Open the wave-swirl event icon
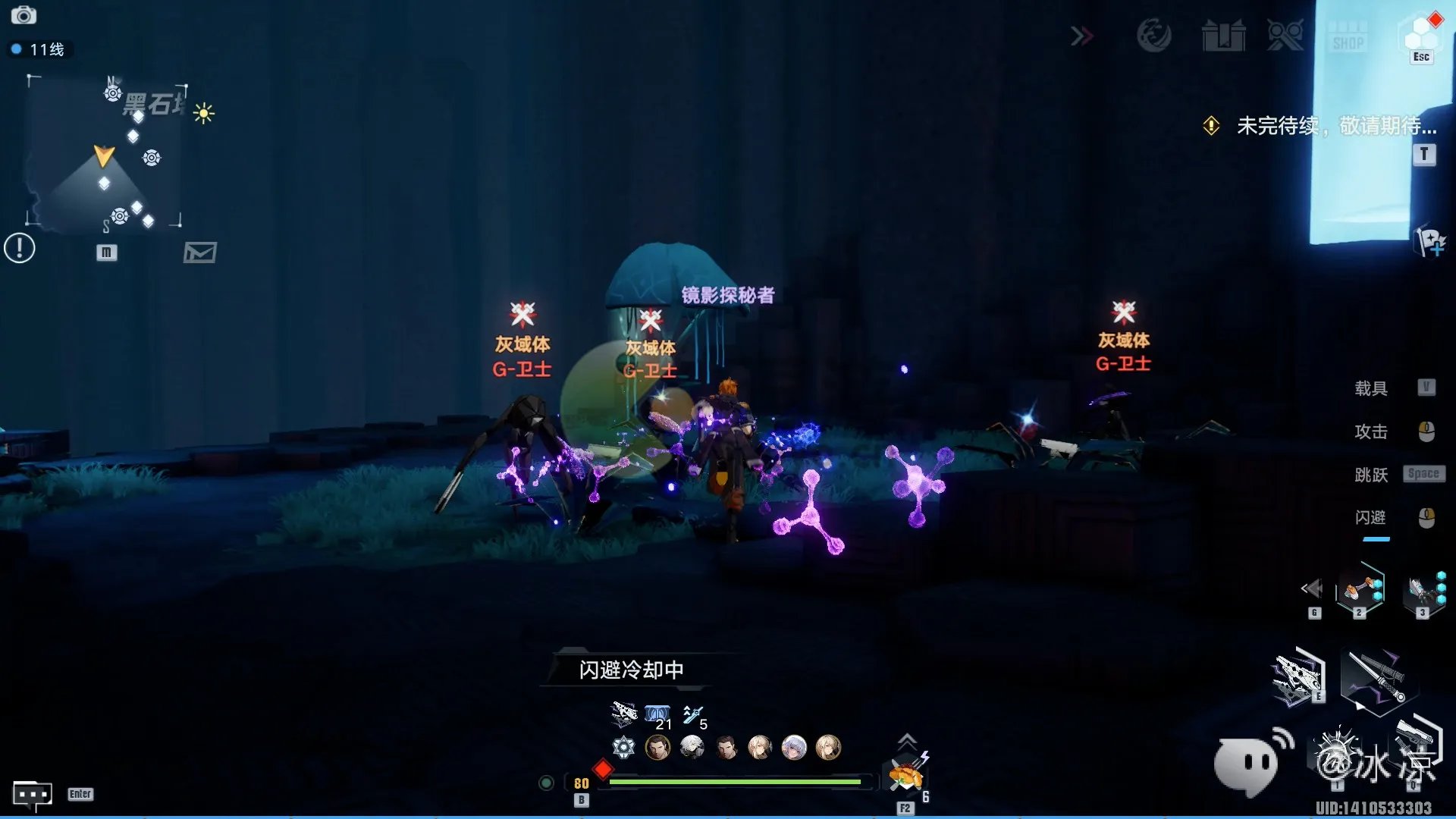Viewport: 1456px width, 819px height. coord(1153,36)
